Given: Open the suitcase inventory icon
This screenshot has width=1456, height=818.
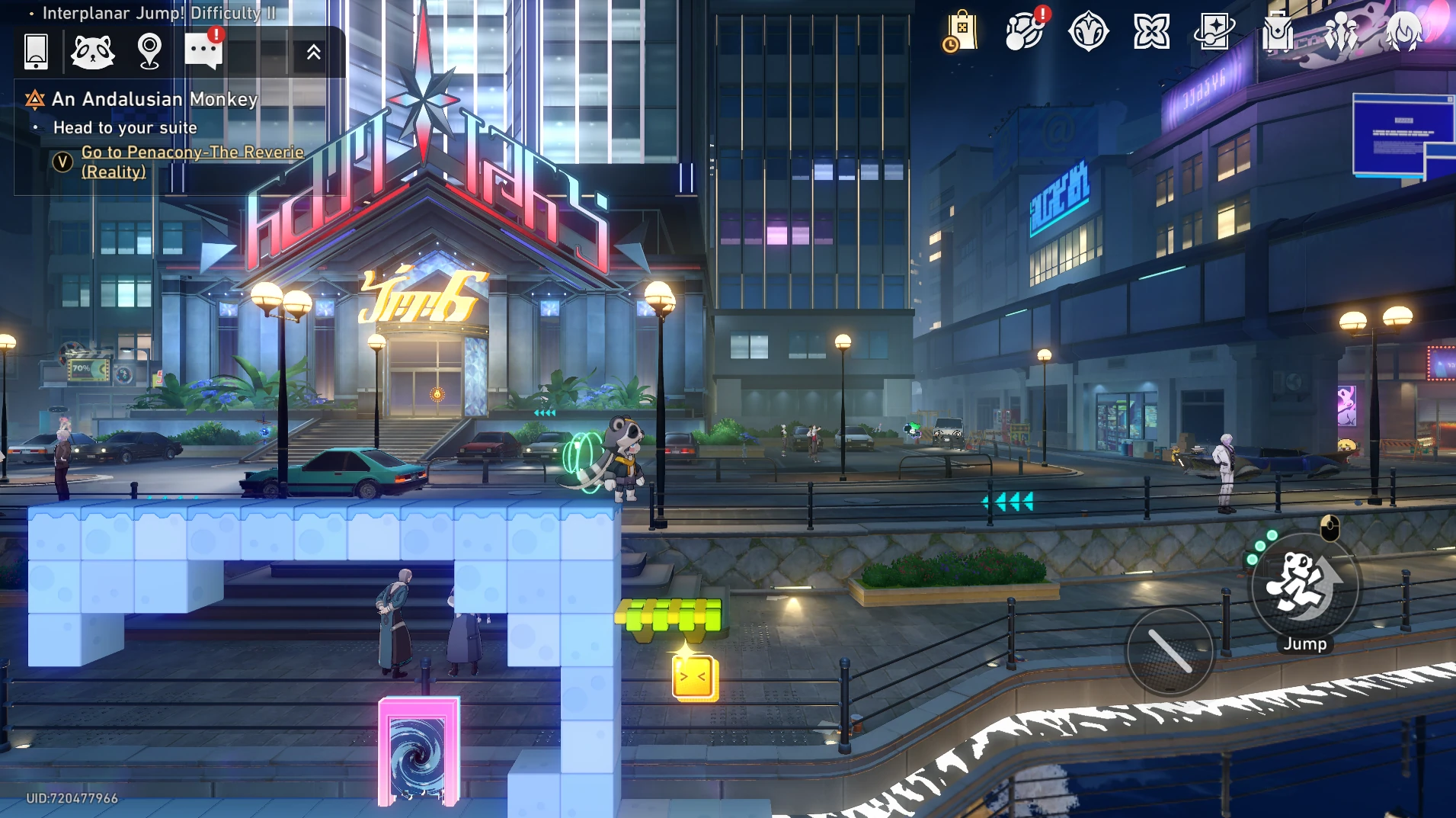Looking at the screenshot, I should (1278, 32).
